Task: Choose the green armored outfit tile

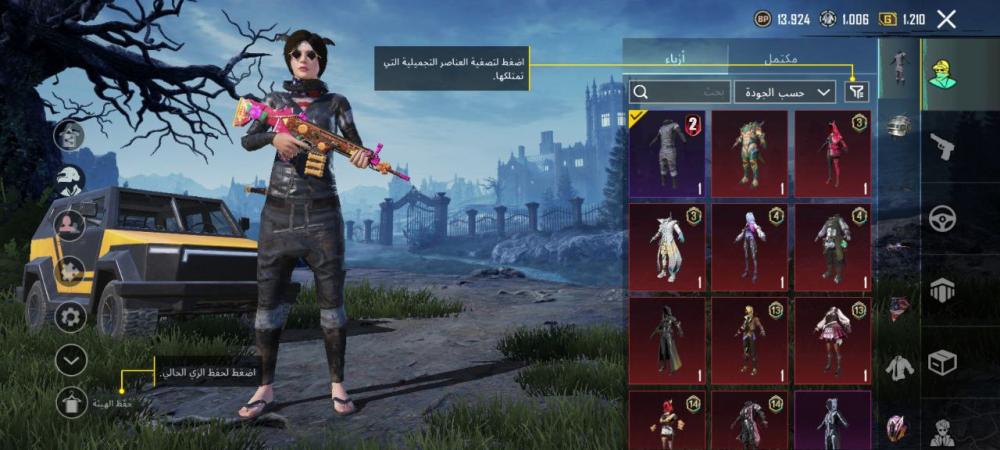Action: [749, 153]
